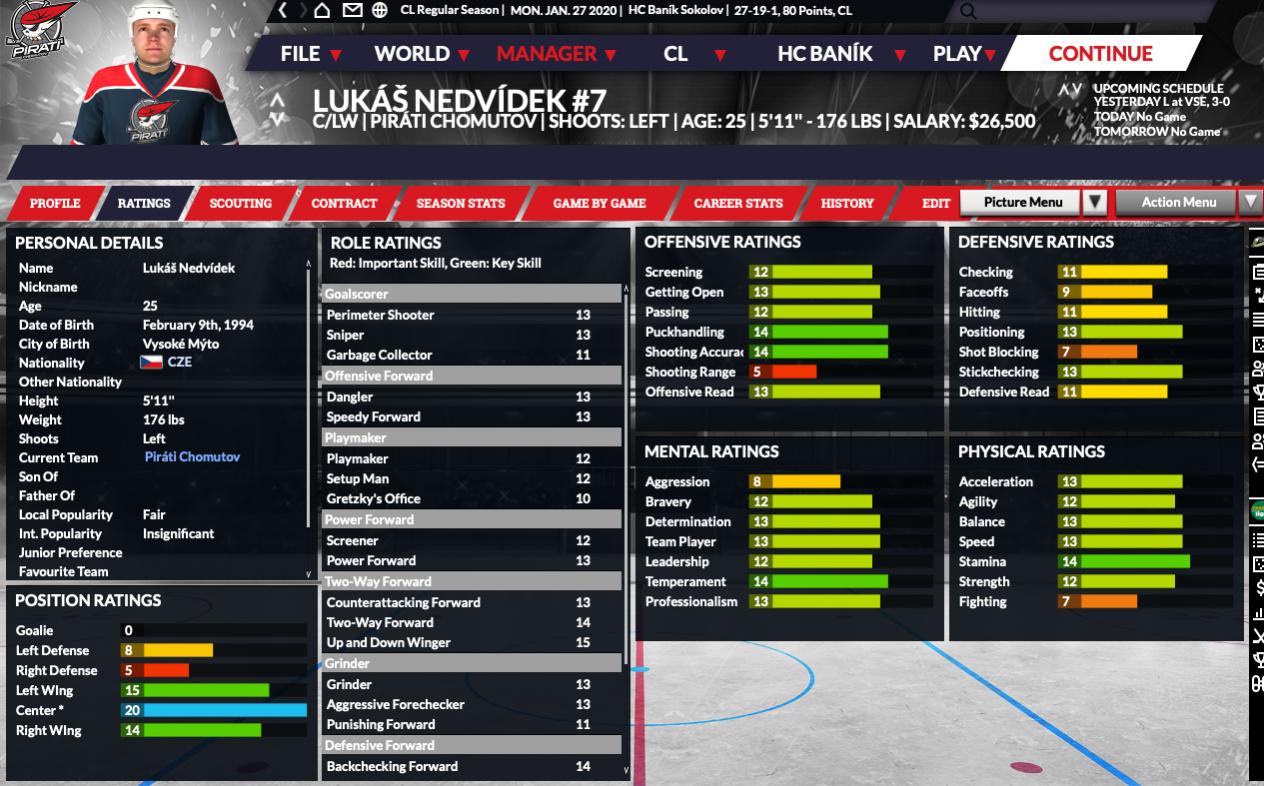Viewport: 1264px width, 786px height.
Task: Open the HC BANÍK team menu
Action: tap(841, 54)
